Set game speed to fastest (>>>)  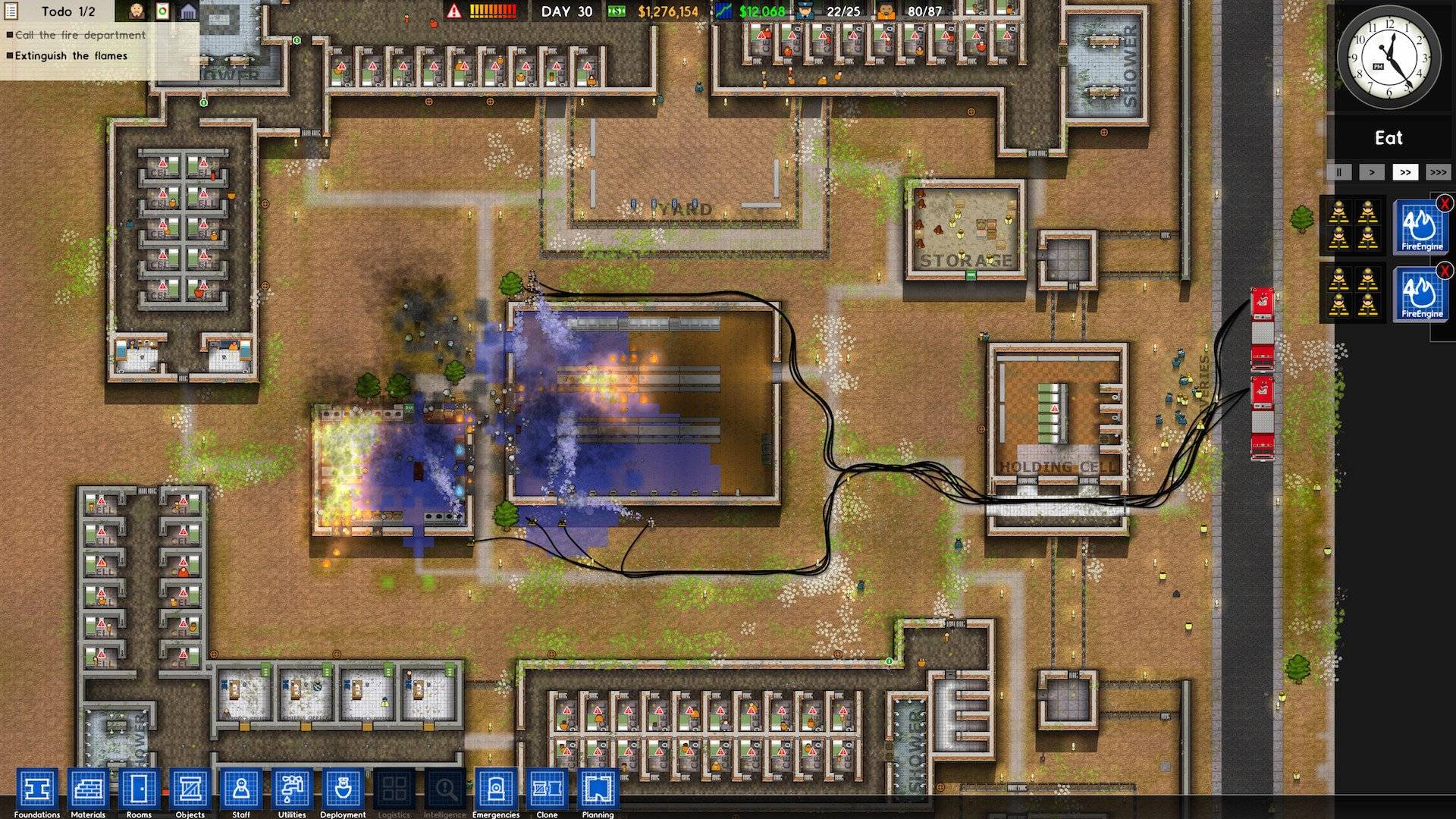1439,172
